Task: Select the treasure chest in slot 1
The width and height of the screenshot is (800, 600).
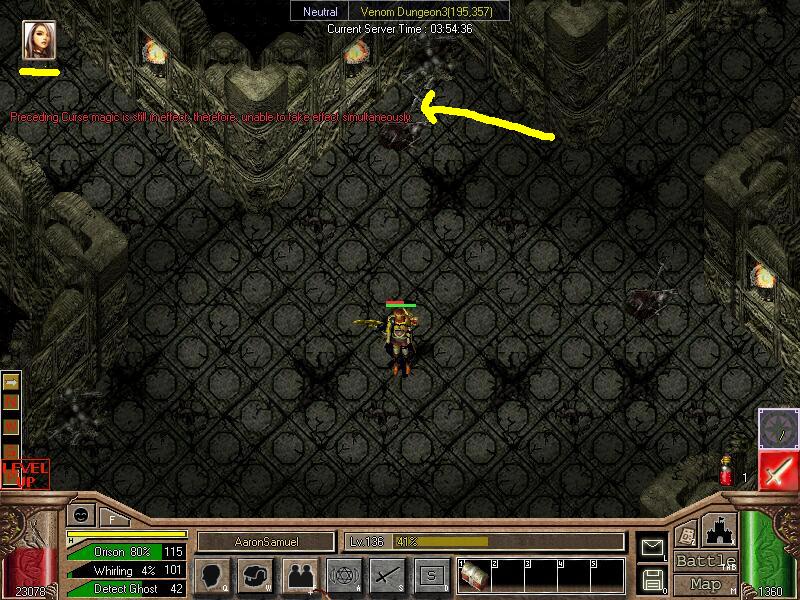Action: (x=471, y=577)
